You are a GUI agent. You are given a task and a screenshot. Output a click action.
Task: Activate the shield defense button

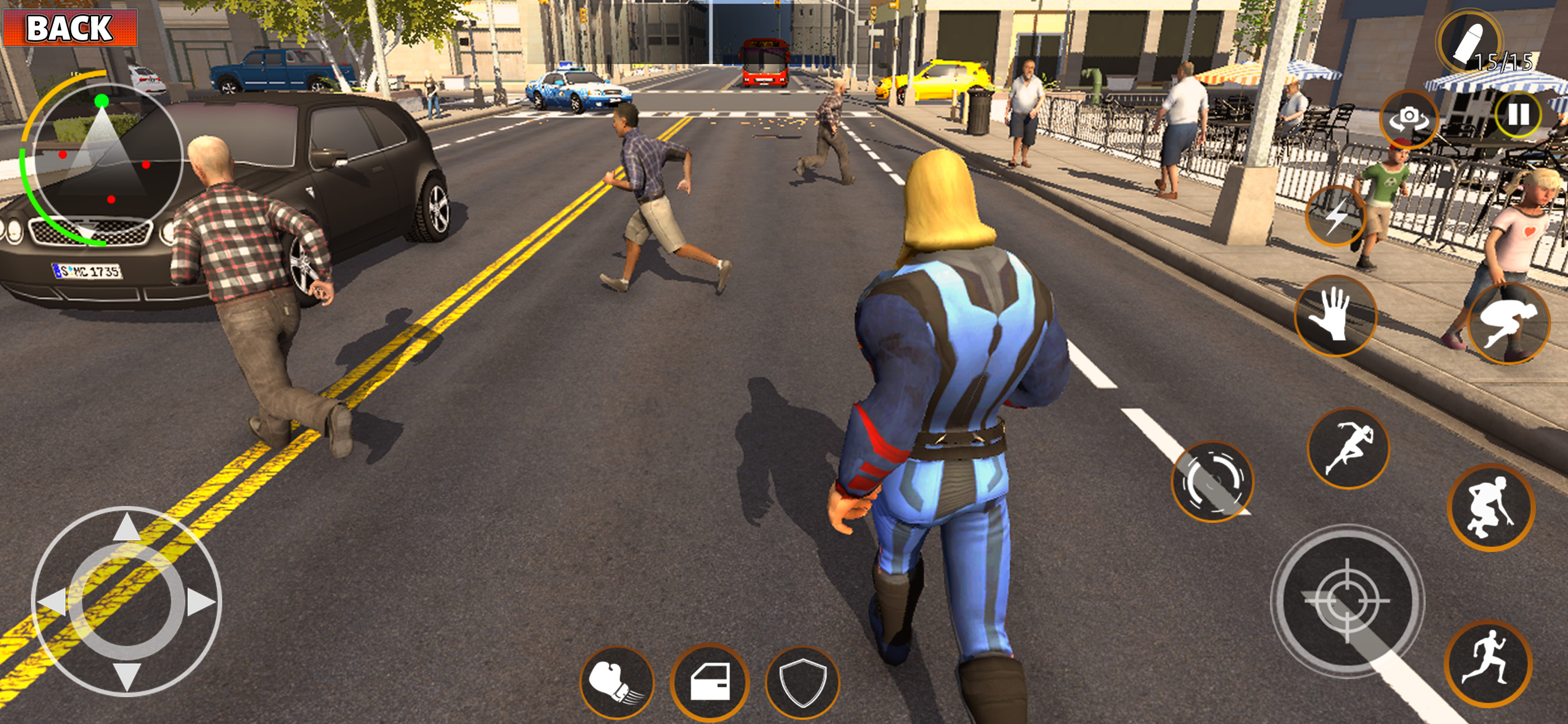pos(802,683)
